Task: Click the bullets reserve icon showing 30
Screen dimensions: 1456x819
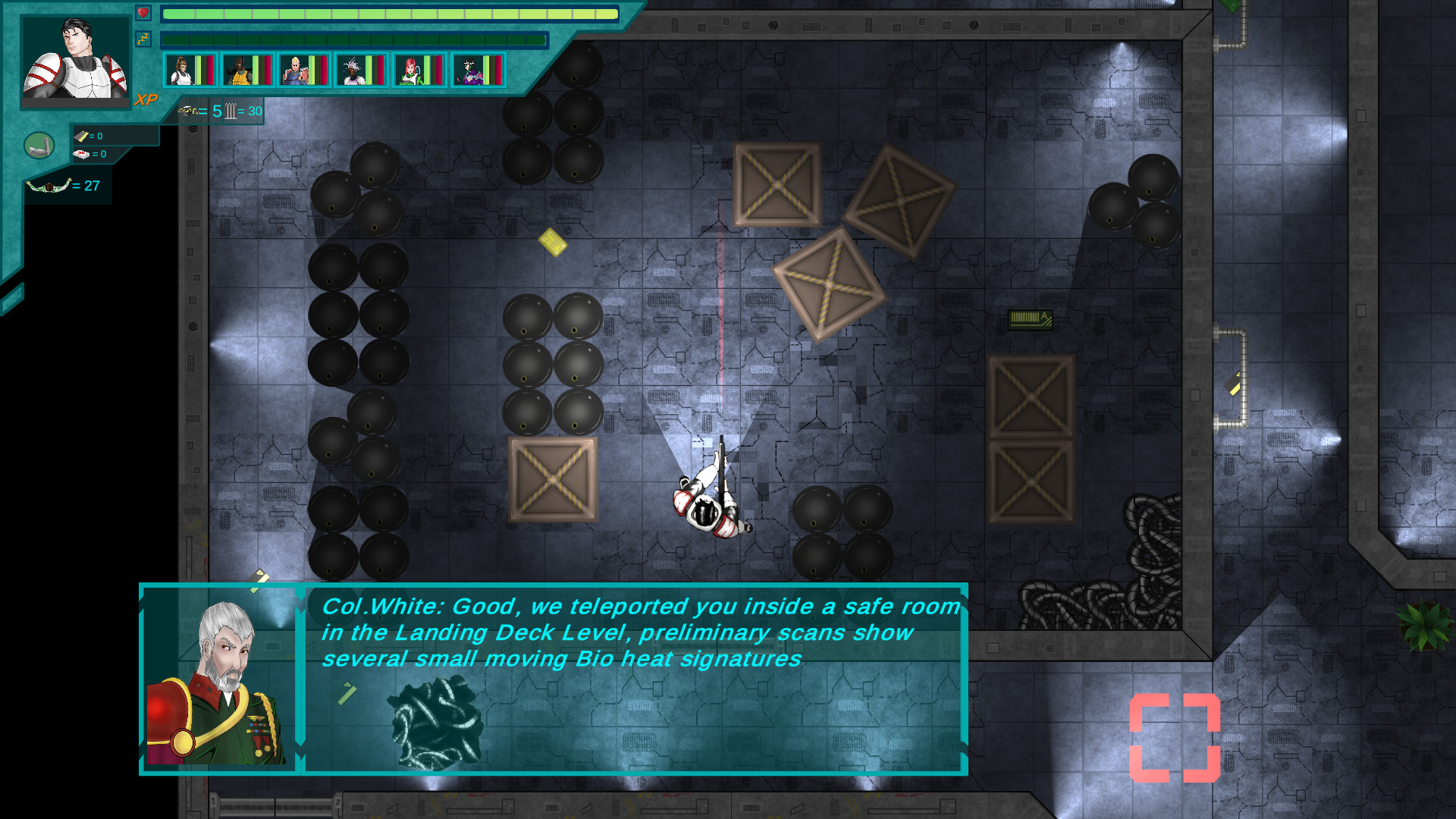Action: 230,111
